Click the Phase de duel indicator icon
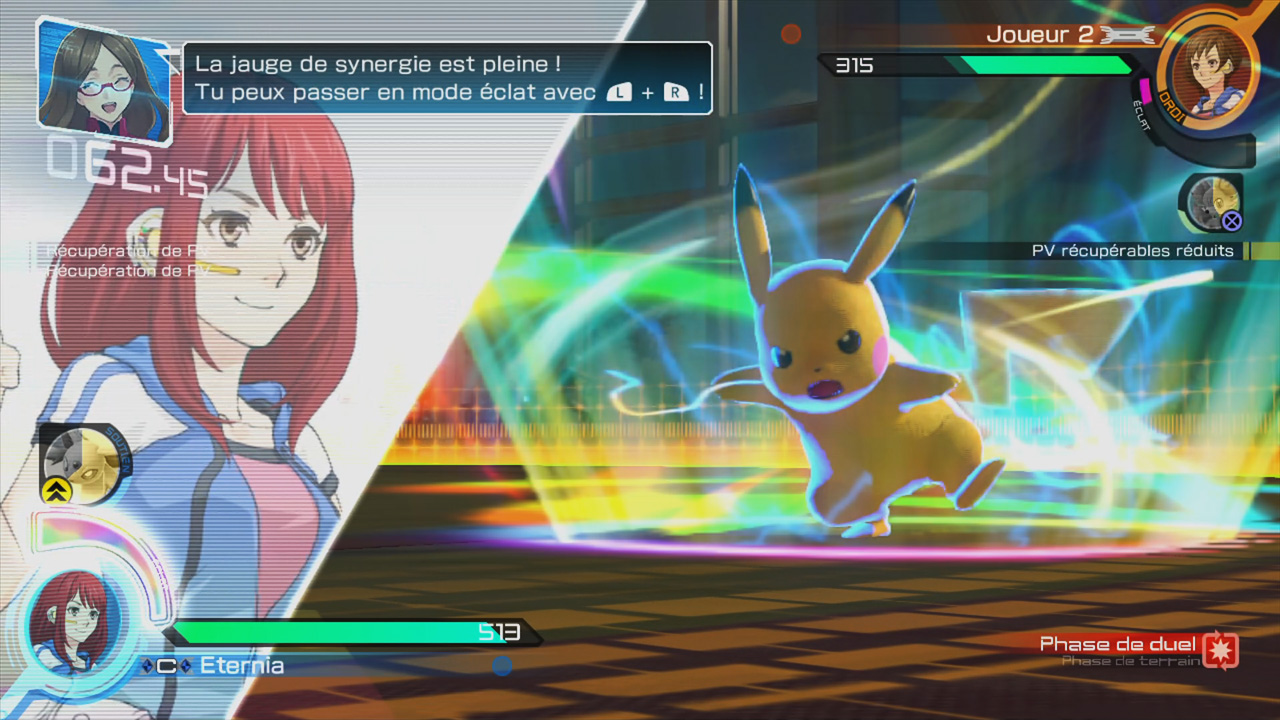Viewport: 1280px width, 720px height. click(1220, 650)
